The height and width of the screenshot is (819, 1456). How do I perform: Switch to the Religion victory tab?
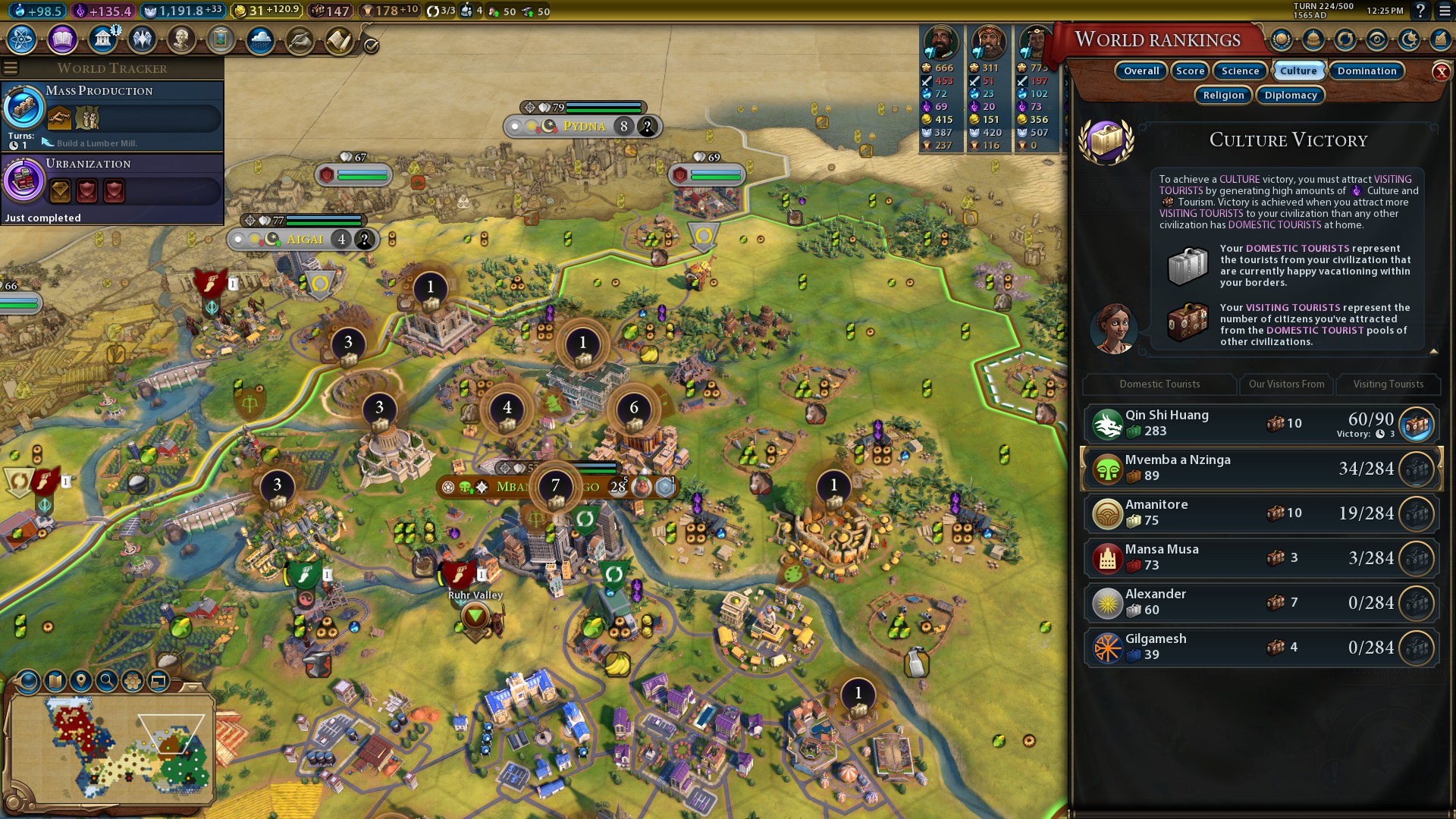pyautogui.click(x=1223, y=96)
